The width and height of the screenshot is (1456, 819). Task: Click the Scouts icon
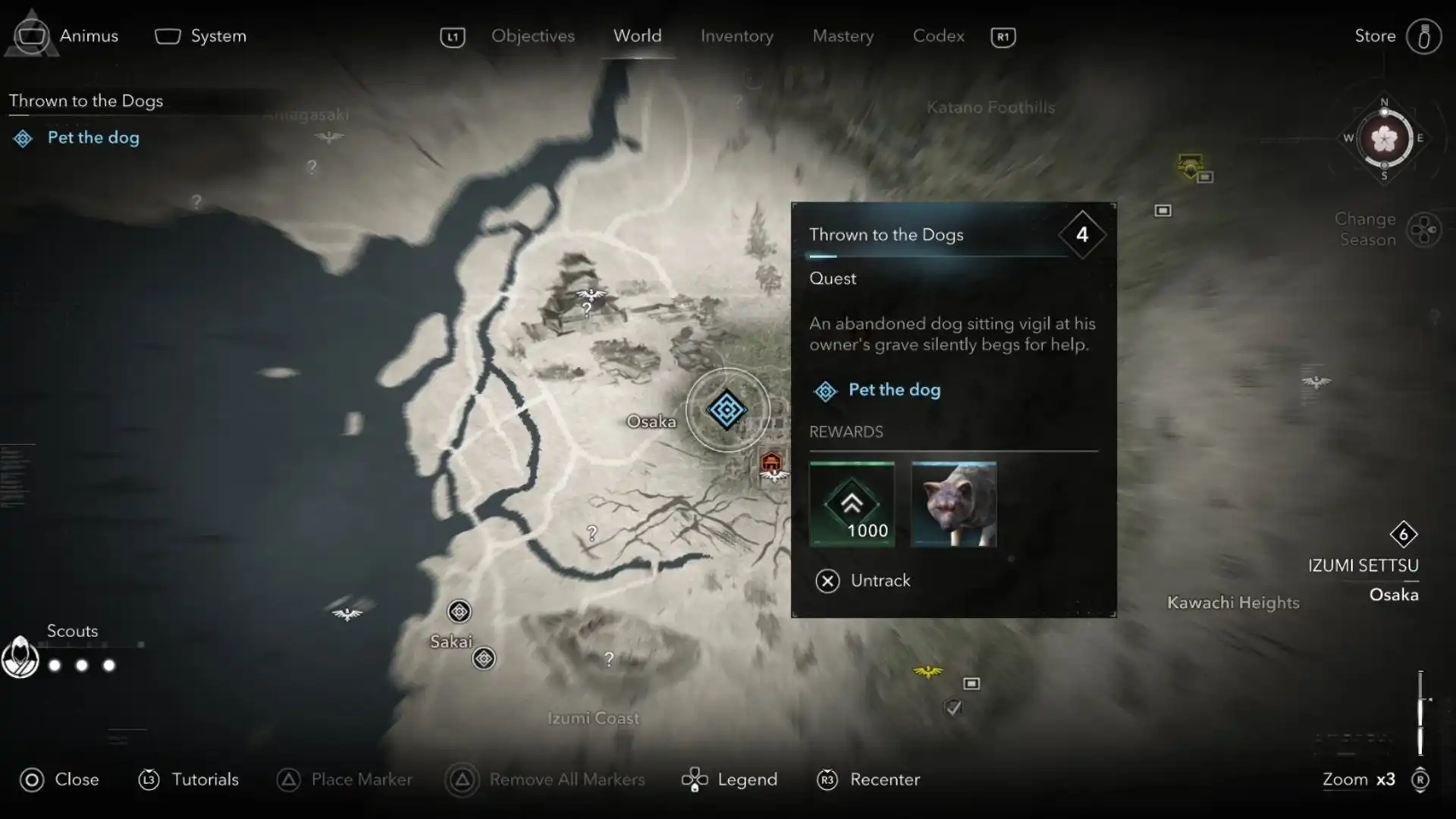20,657
